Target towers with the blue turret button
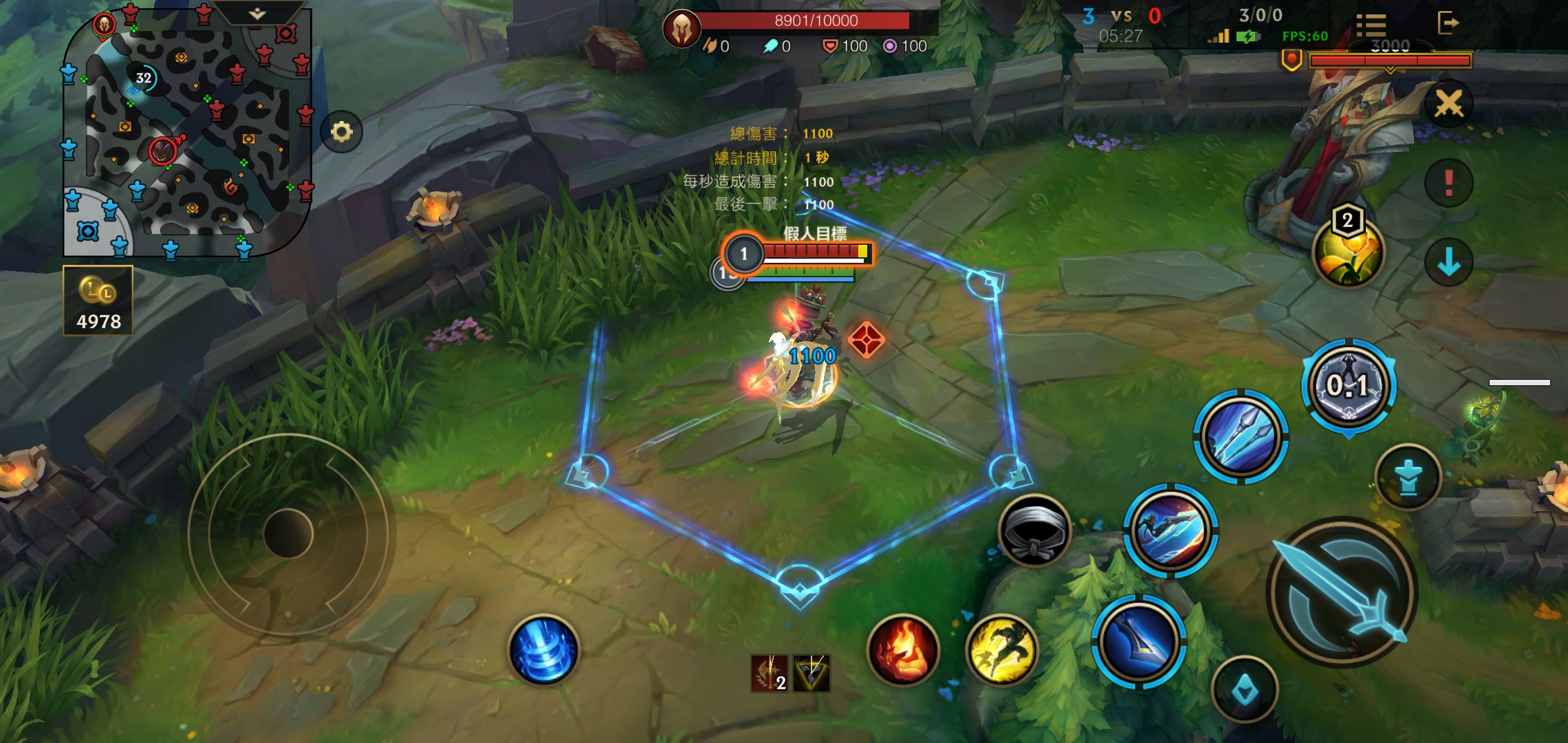This screenshot has width=1568, height=743. [x=1408, y=477]
